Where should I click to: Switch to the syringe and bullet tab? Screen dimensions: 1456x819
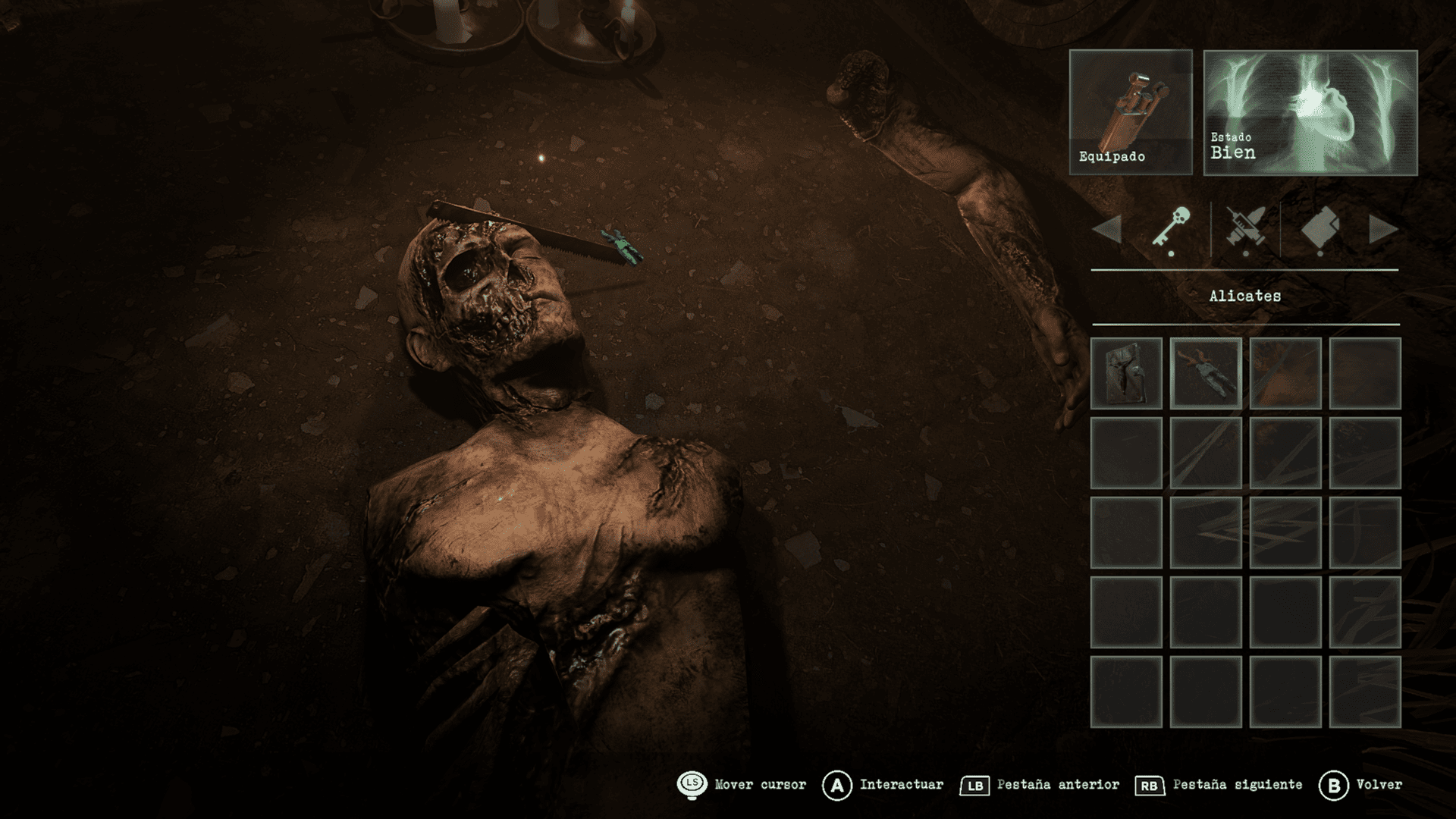[x=1245, y=229]
